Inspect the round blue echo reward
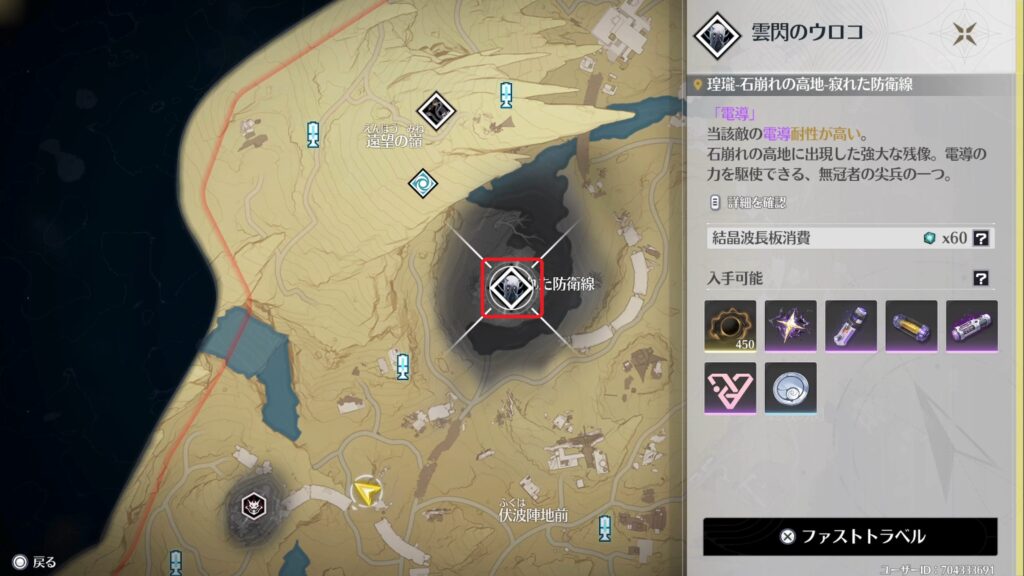Viewport: 1024px width, 576px height. point(791,388)
